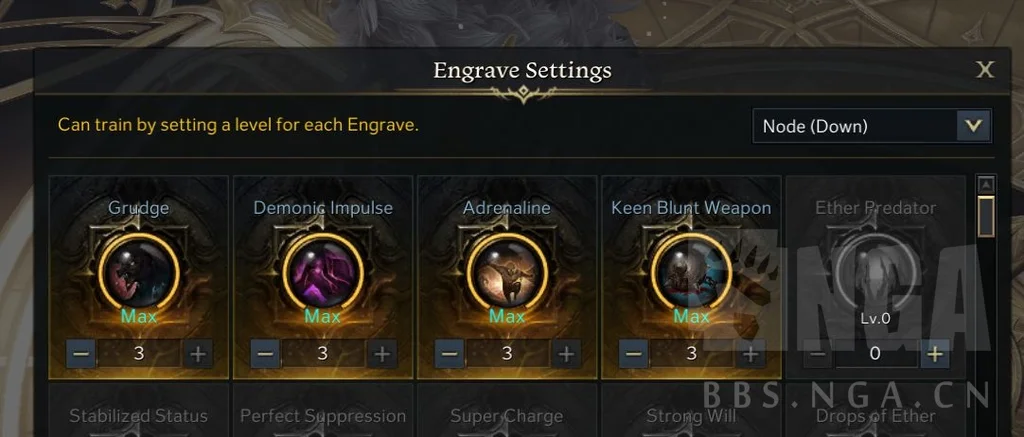Image resolution: width=1024 pixels, height=437 pixels.
Task: Increase Keen Blunt Weapon level
Action: point(749,353)
